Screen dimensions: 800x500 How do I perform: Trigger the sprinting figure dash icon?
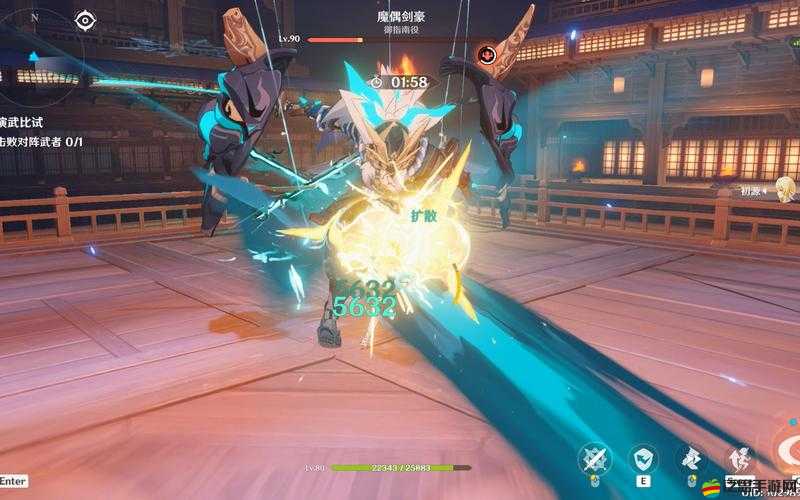(691, 459)
